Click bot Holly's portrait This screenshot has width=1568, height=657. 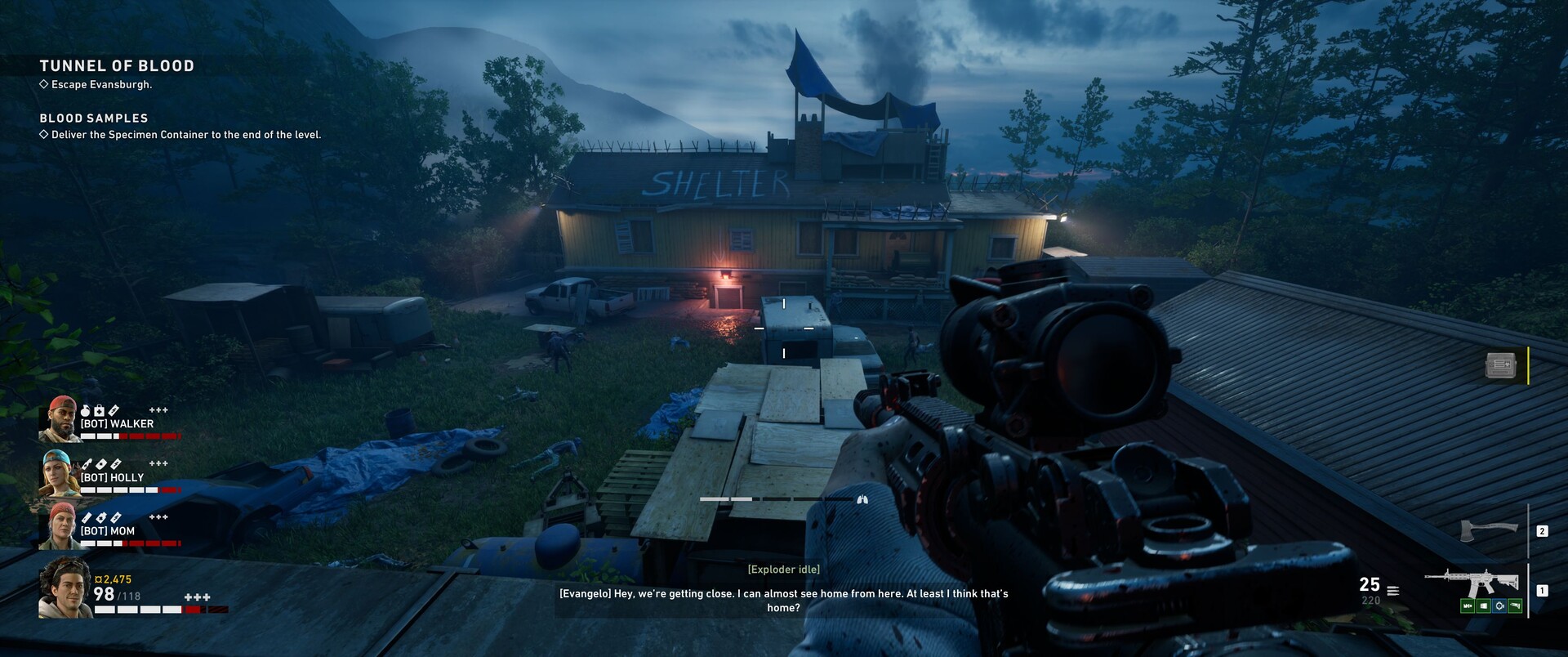(59, 473)
